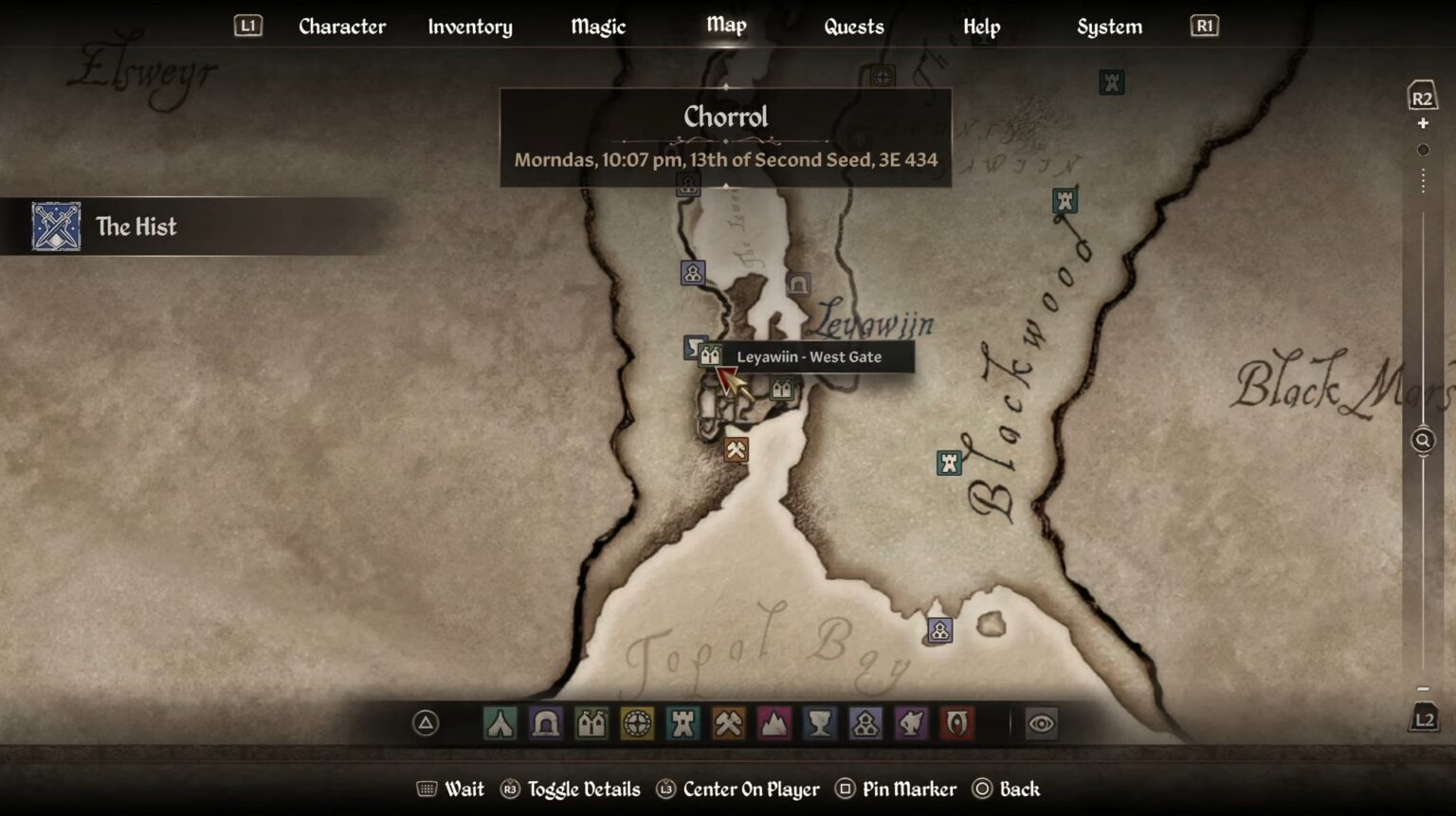Viewport: 1456px width, 816px height.
Task: Select the cave marker filter icon
Action: [x=543, y=725]
